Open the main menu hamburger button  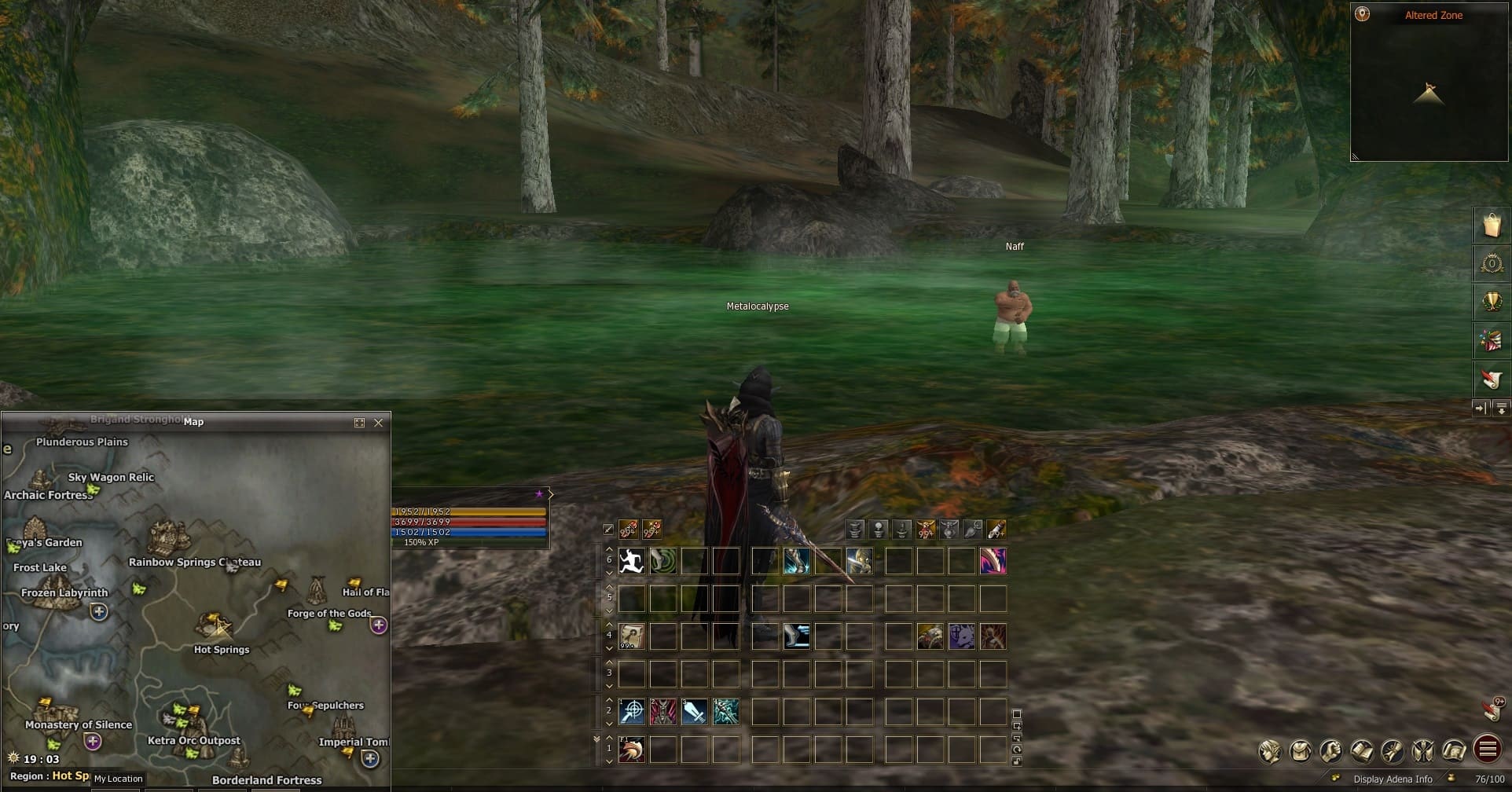1488,749
